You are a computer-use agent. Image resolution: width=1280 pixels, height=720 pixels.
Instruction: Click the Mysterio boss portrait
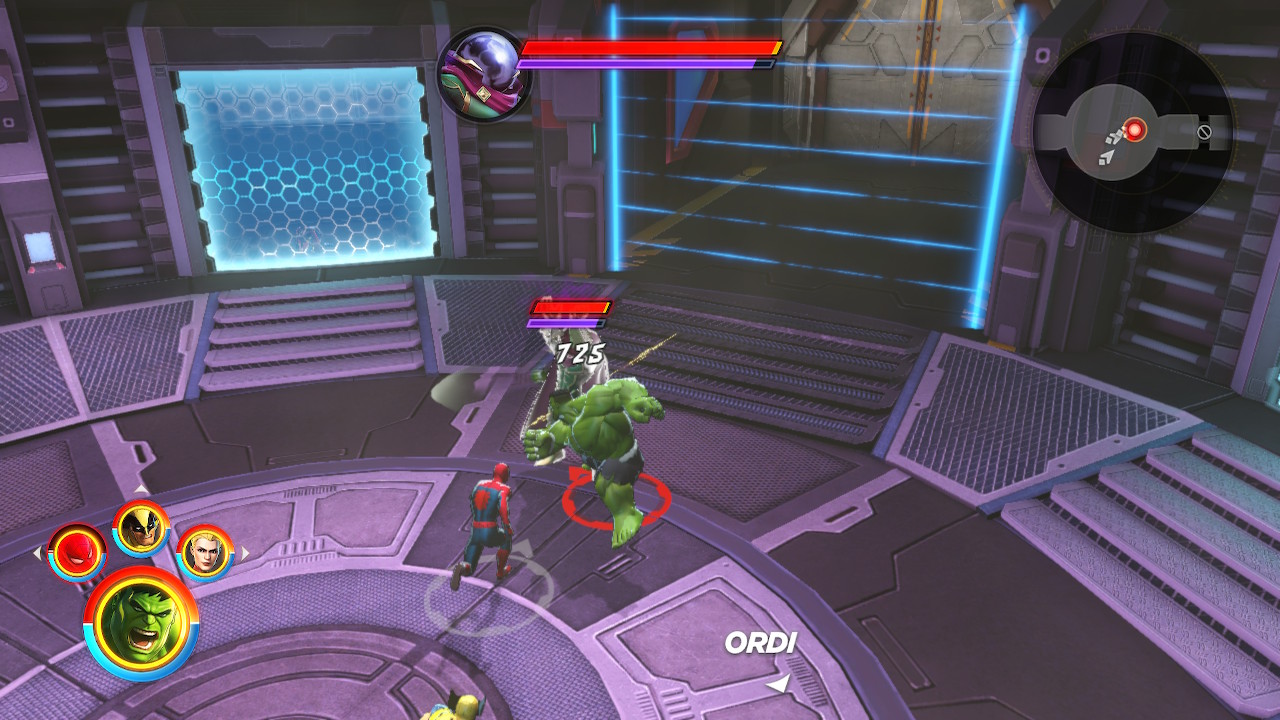[484, 73]
